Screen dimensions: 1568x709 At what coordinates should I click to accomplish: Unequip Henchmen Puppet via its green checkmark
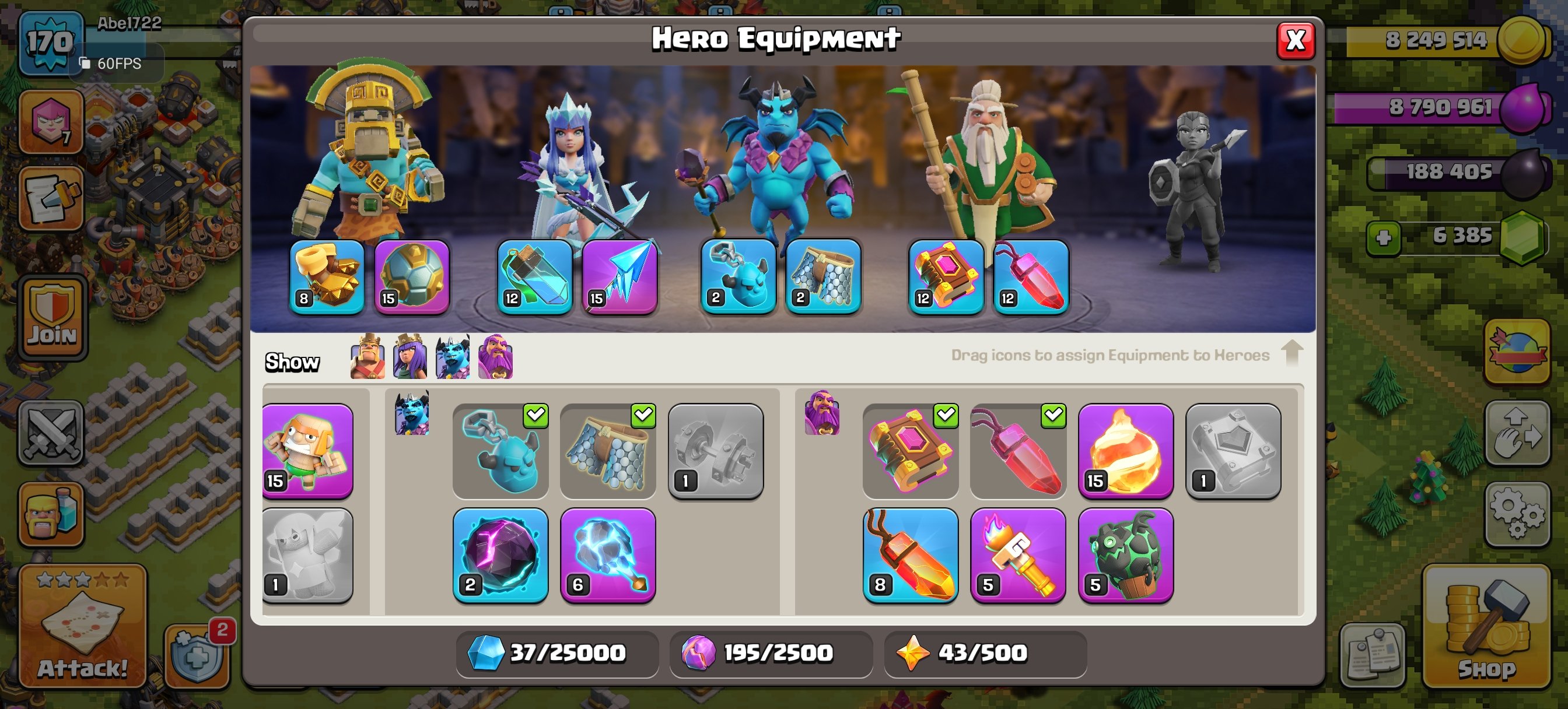click(536, 415)
